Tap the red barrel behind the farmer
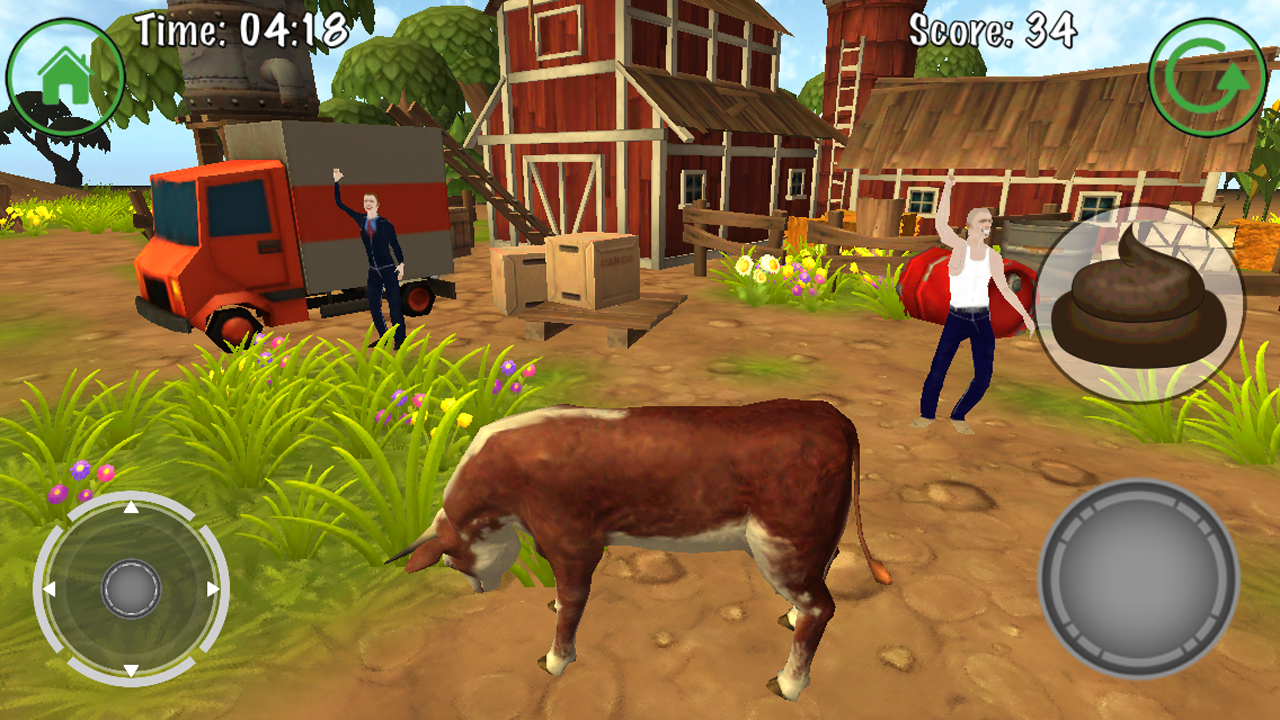Image resolution: width=1280 pixels, height=720 pixels. tap(923, 285)
